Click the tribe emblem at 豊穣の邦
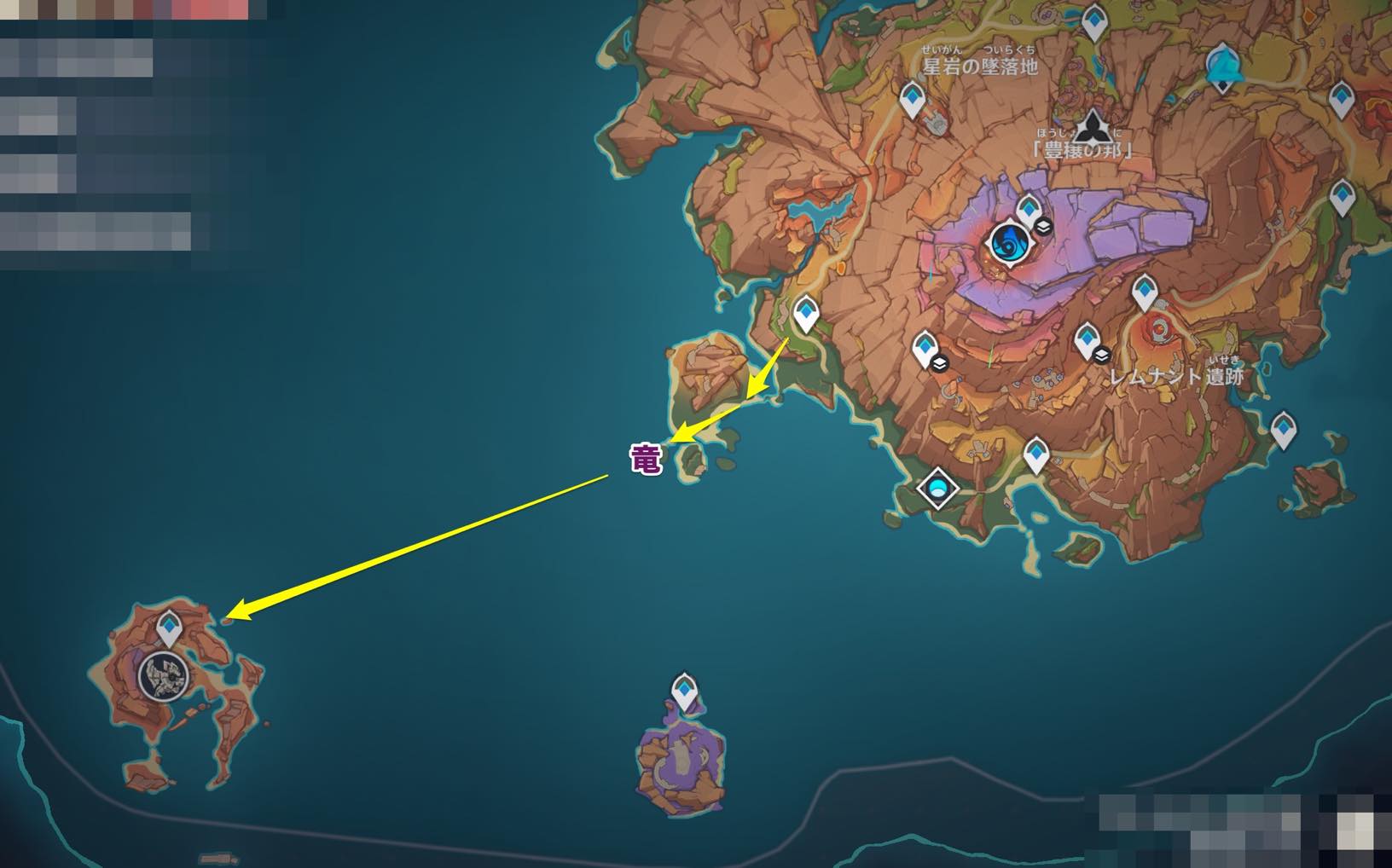This screenshot has width=1392, height=868. (x=1087, y=129)
